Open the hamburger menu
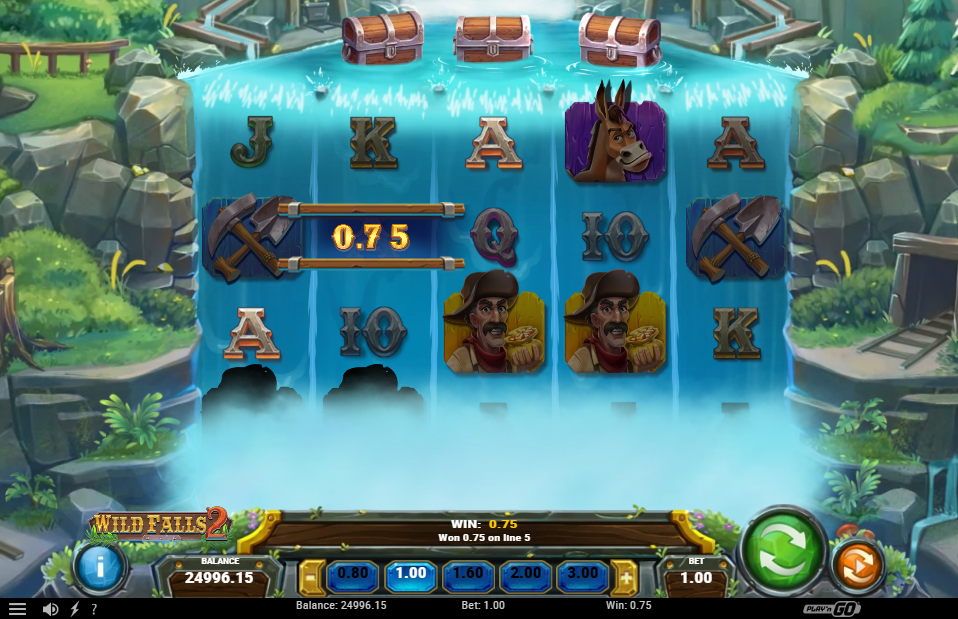 click(x=17, y=608)
